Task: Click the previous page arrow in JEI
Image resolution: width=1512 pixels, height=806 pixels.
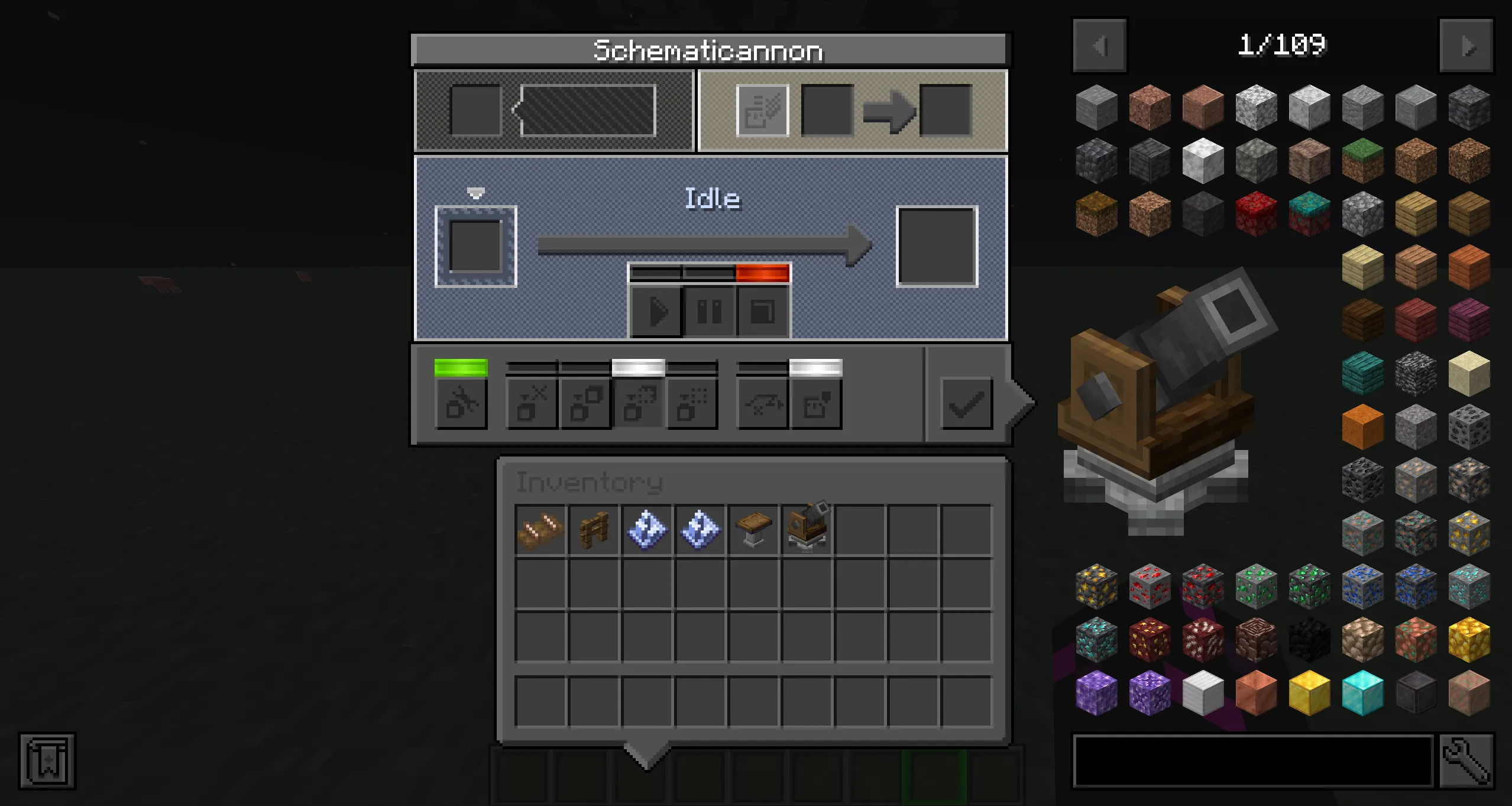Action: (1099, 46)
